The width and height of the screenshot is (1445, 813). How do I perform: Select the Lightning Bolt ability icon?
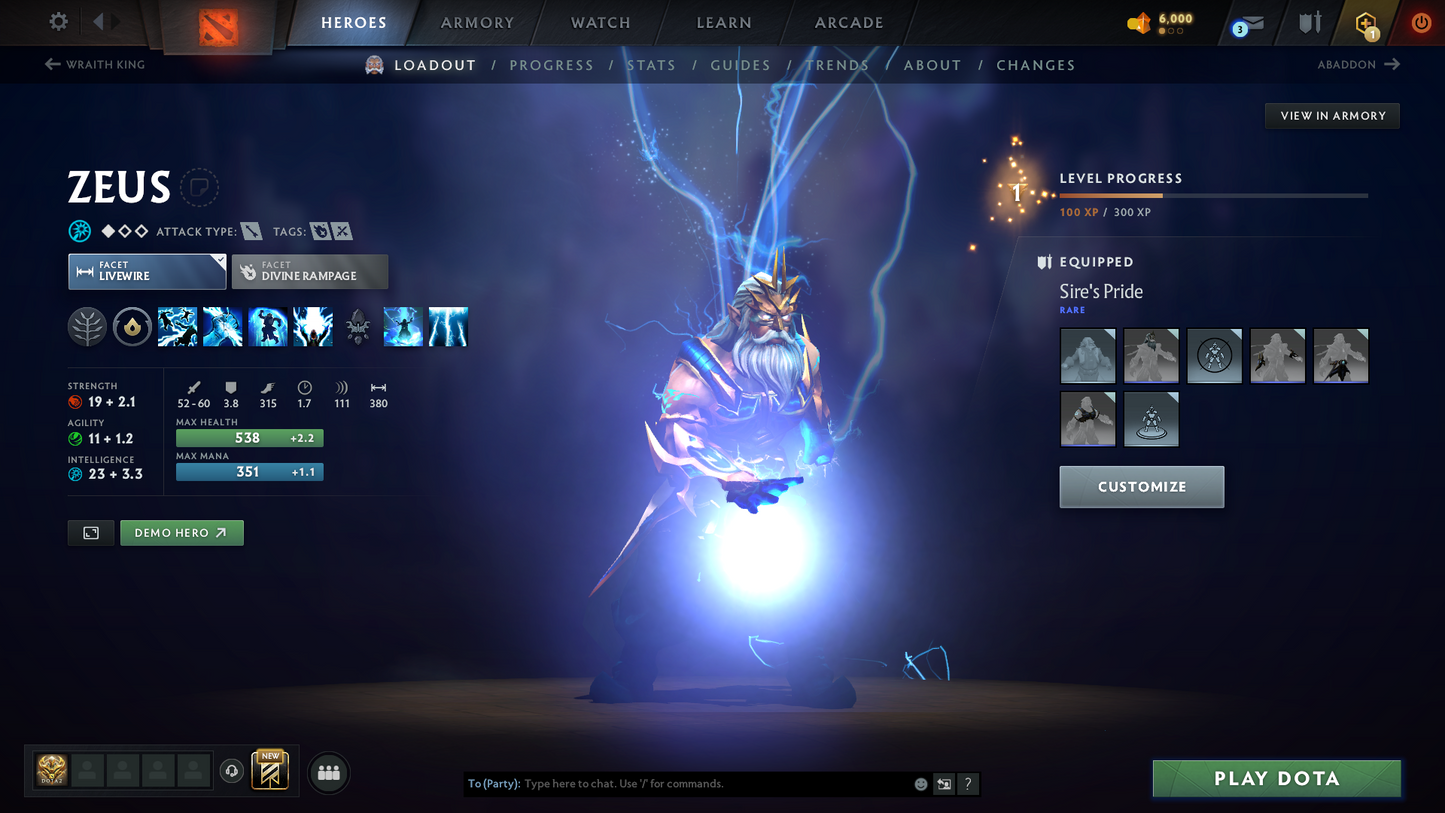click(222, 326)
